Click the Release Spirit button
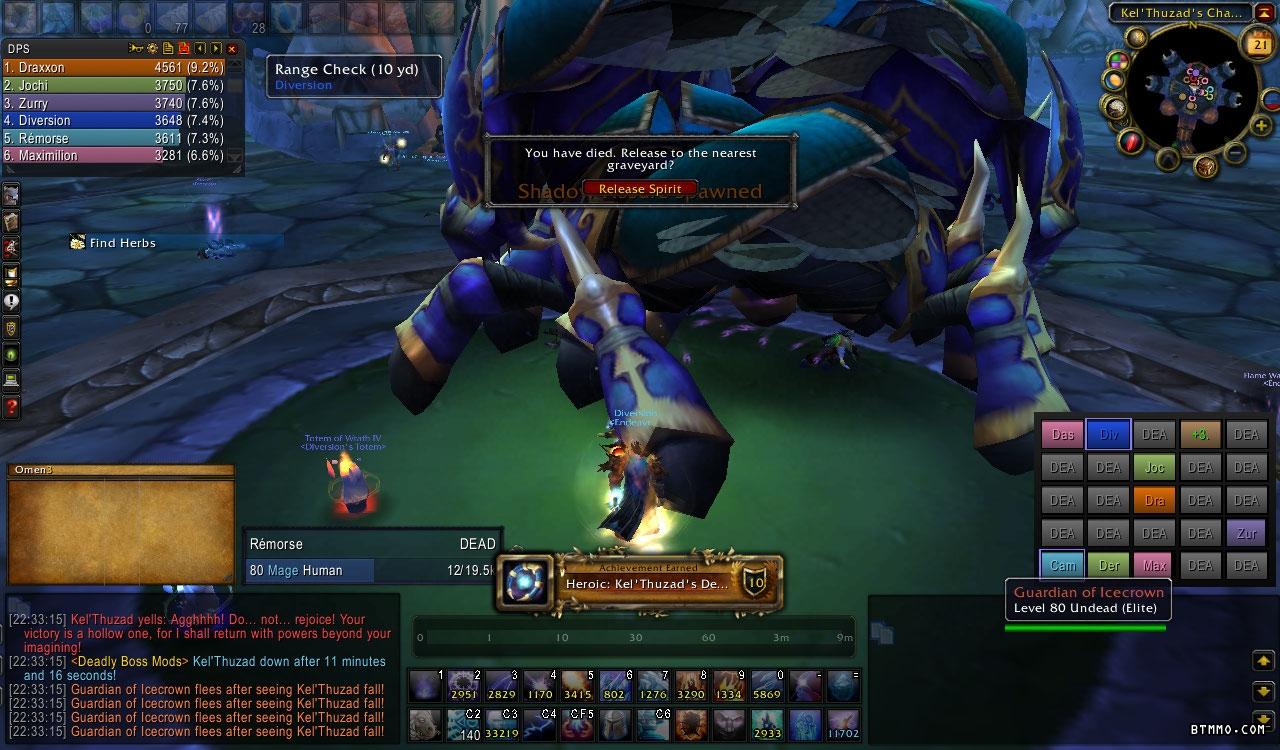This screenshot has height=750, width=1280. point(640,189)
